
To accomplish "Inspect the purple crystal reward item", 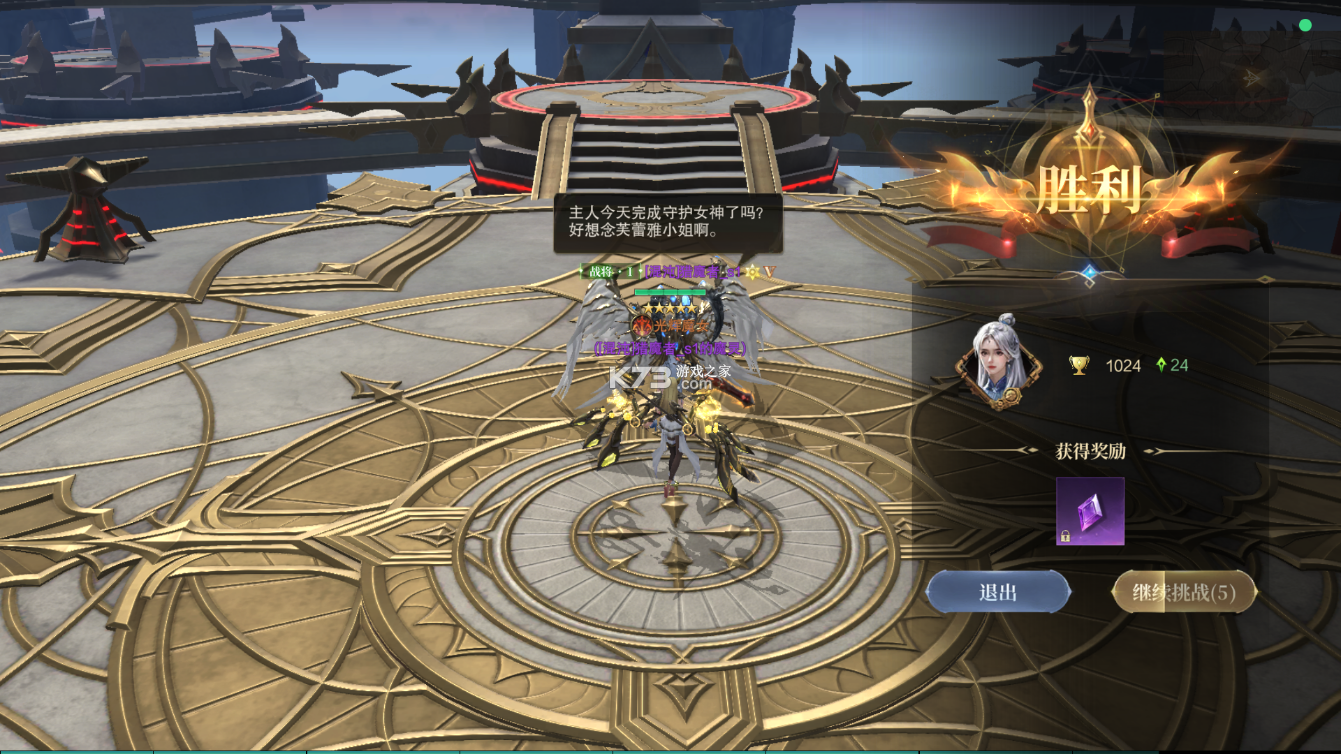I will click(x=1090, y=511).
